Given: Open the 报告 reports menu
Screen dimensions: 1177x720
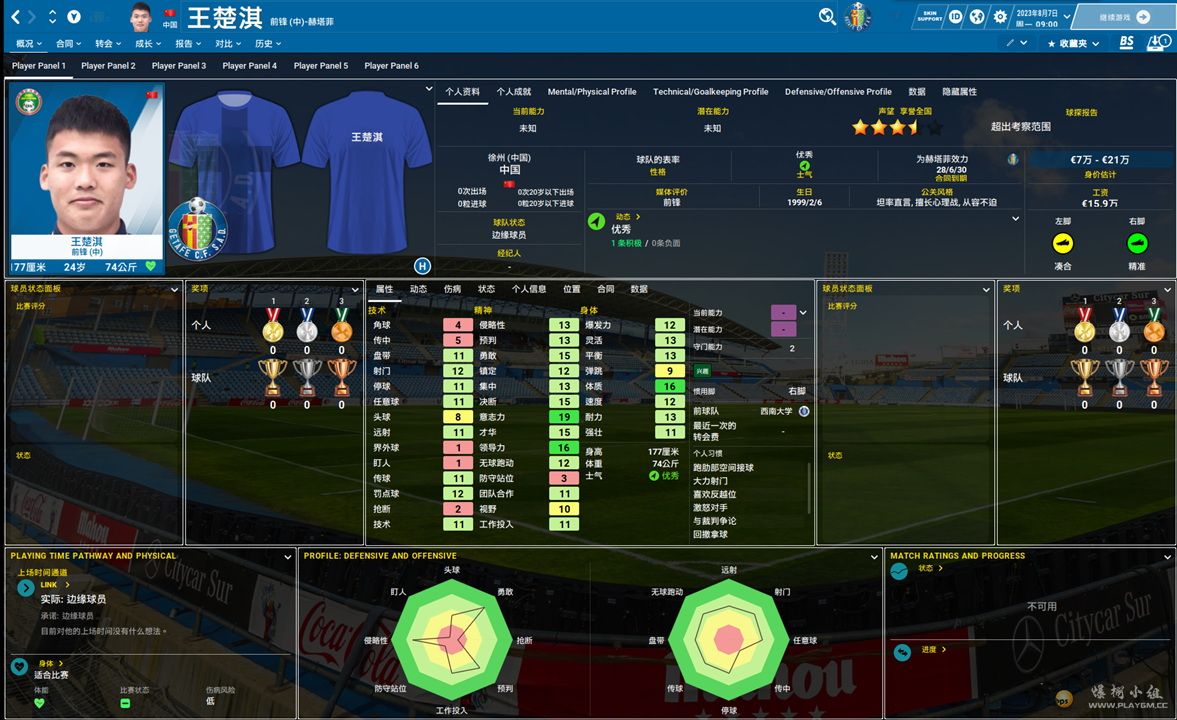Looking at the screenshot, I should tap(188, 44).
